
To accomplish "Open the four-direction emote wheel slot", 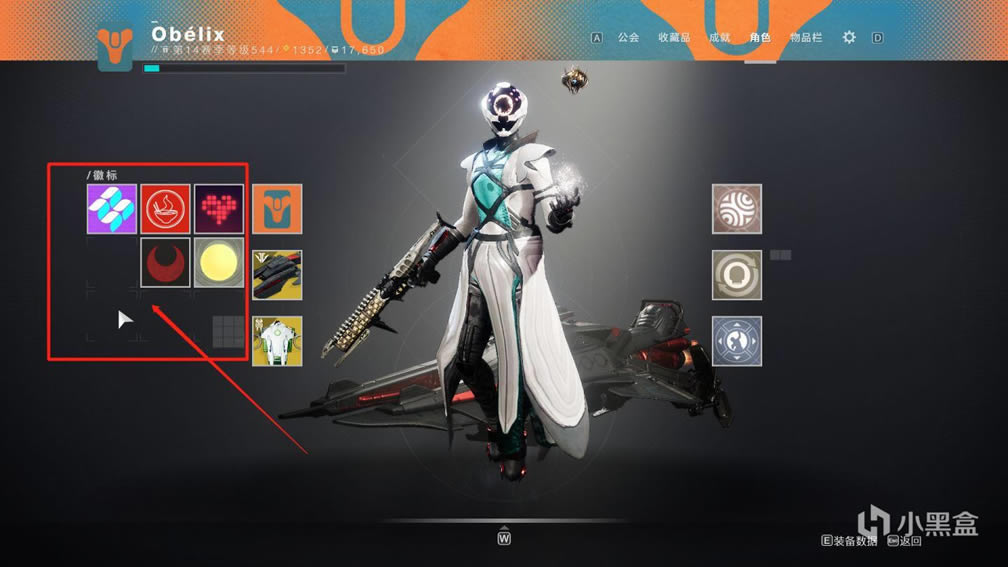I will [x=737, y=341].
